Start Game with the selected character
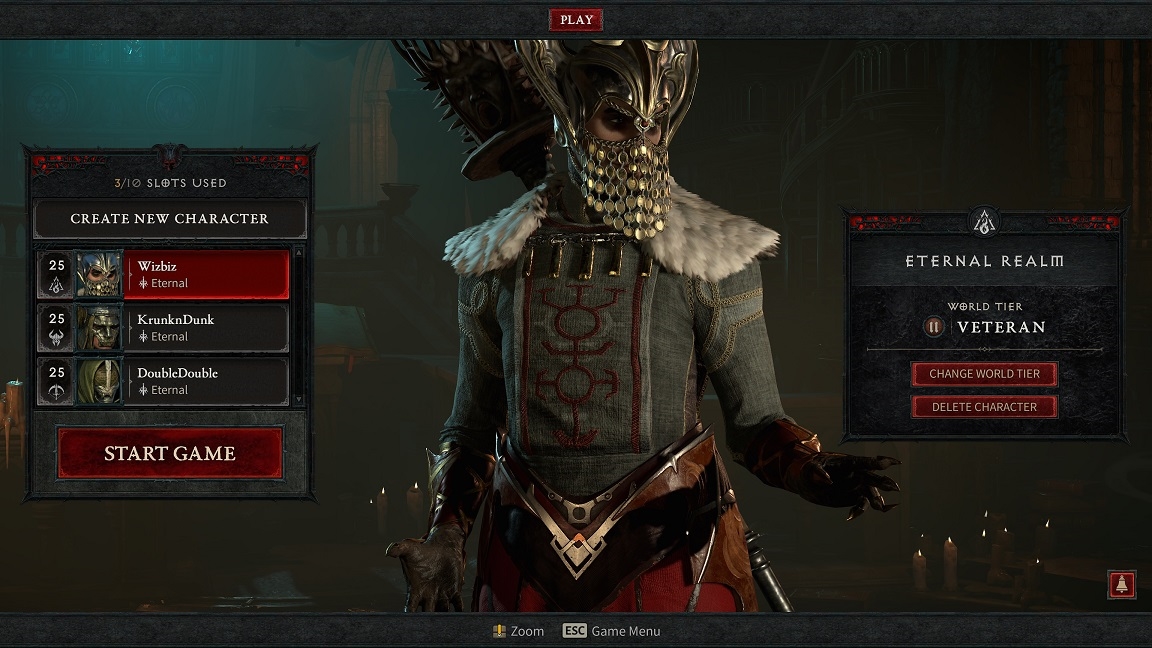The width and height of the screenshot is (1152, 648). [170, 453]
